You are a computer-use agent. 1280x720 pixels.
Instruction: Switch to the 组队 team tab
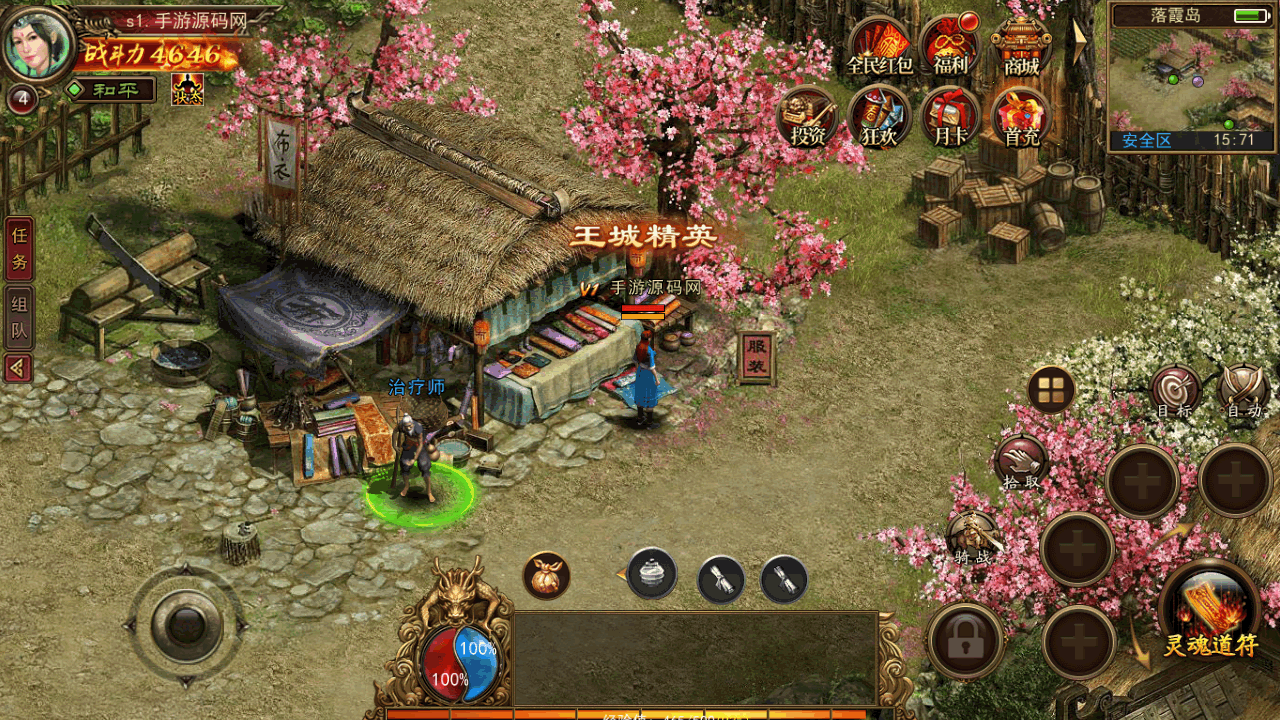(x=19, y=317)
